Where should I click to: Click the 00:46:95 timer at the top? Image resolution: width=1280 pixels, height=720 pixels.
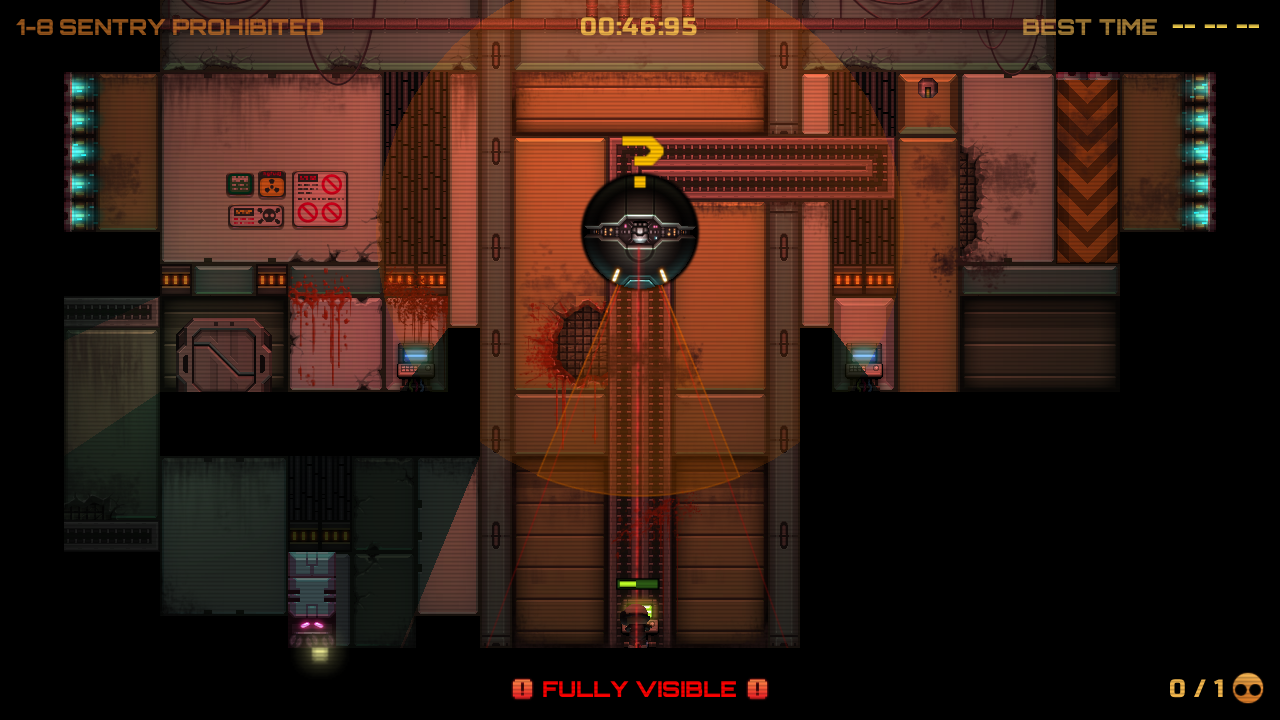point(640,27)
